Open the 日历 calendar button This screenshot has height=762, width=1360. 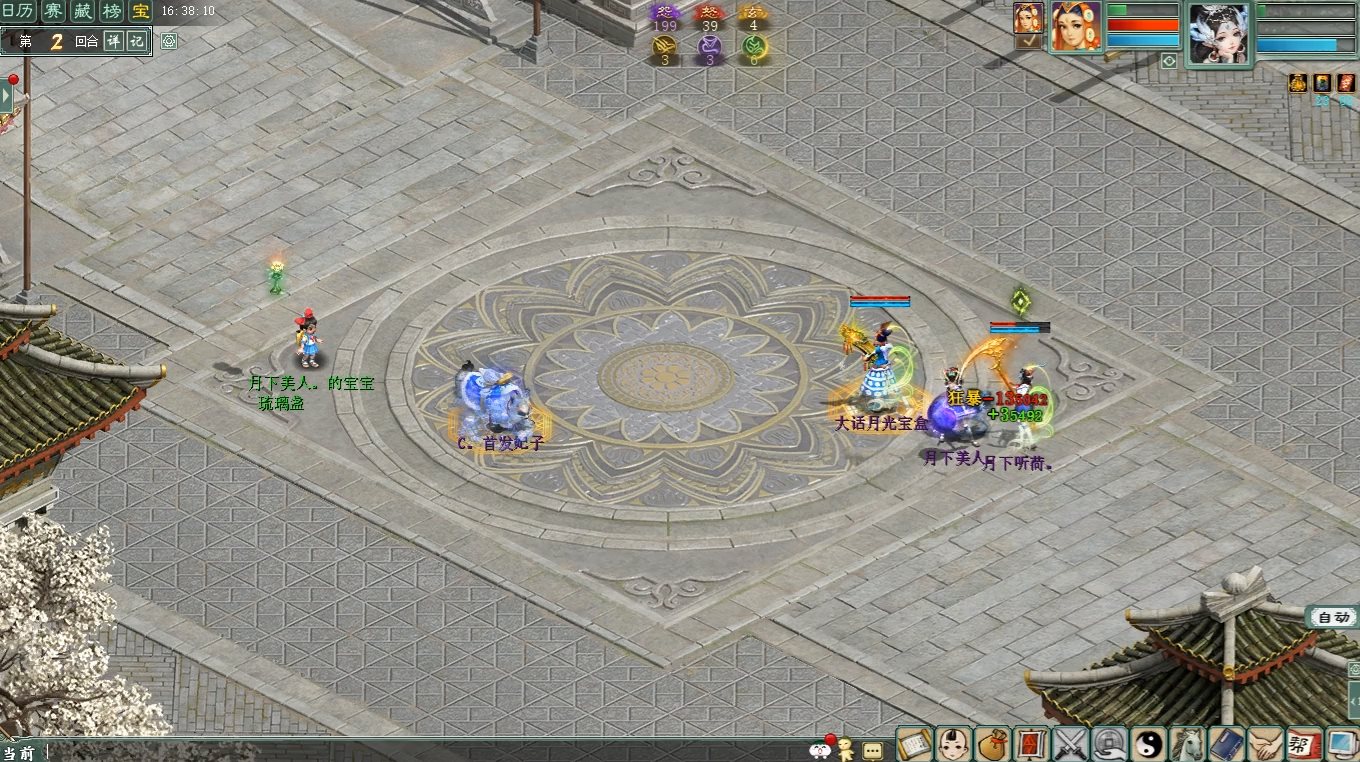point(18,12)
